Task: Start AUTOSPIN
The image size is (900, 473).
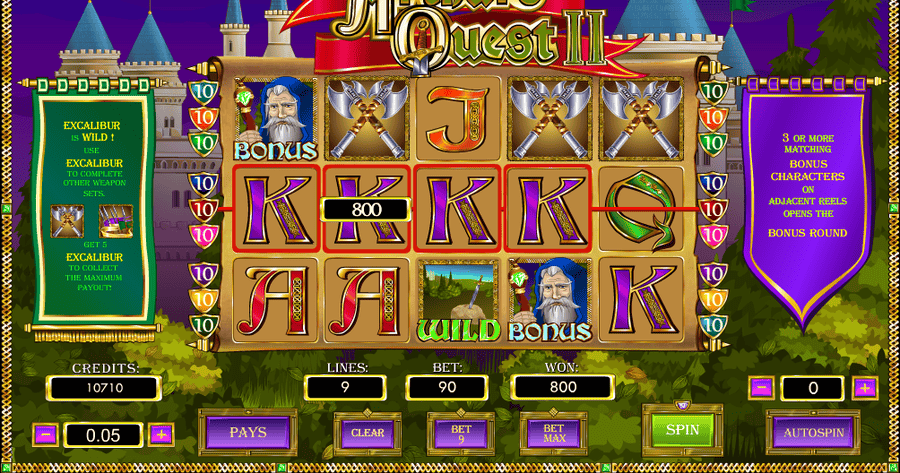Action: click(812, 433)
